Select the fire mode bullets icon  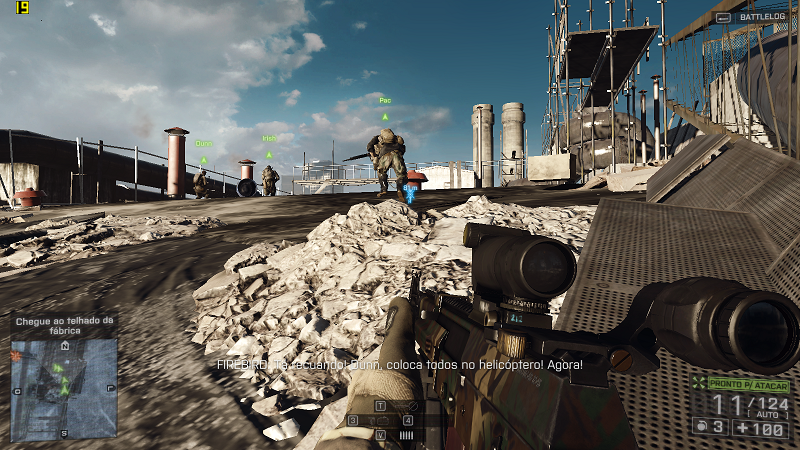coord(406,435)
